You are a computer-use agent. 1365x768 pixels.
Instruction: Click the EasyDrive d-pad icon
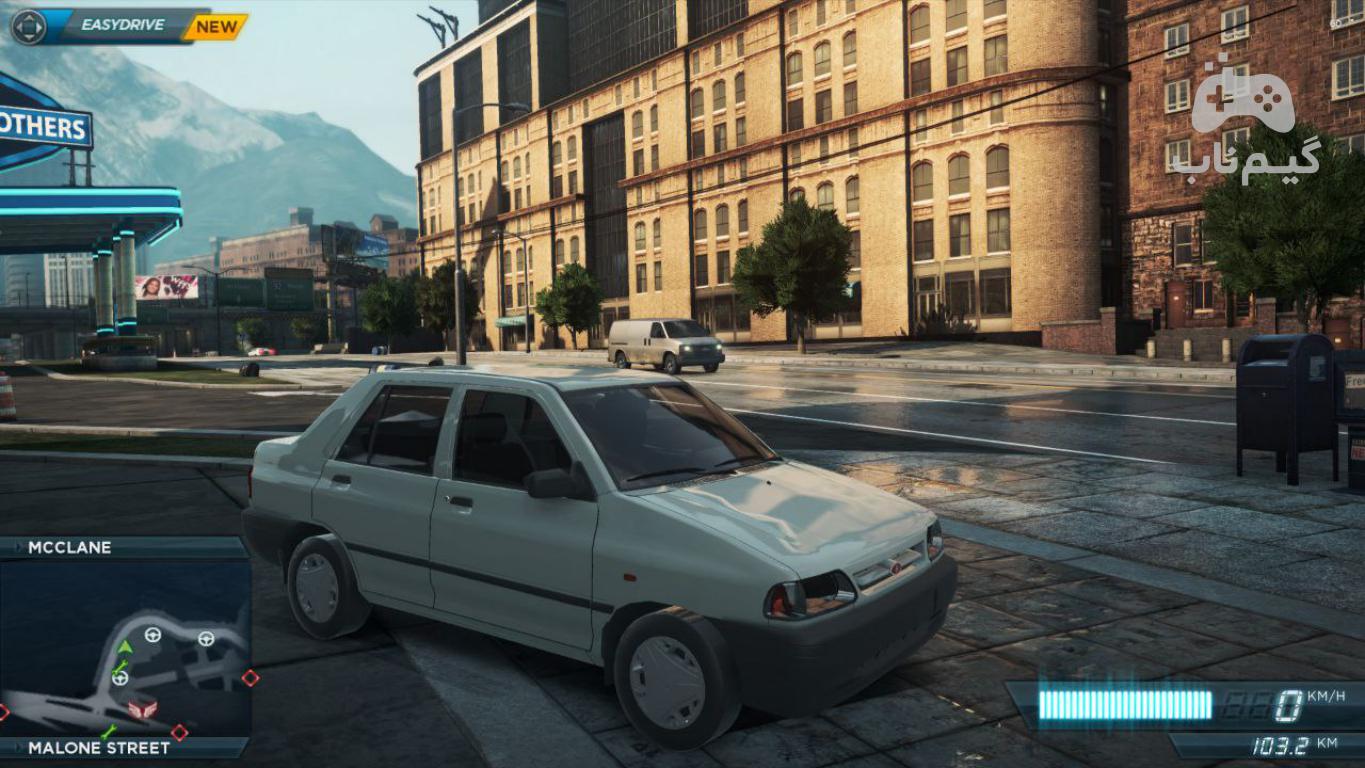(x=28, y=27)
